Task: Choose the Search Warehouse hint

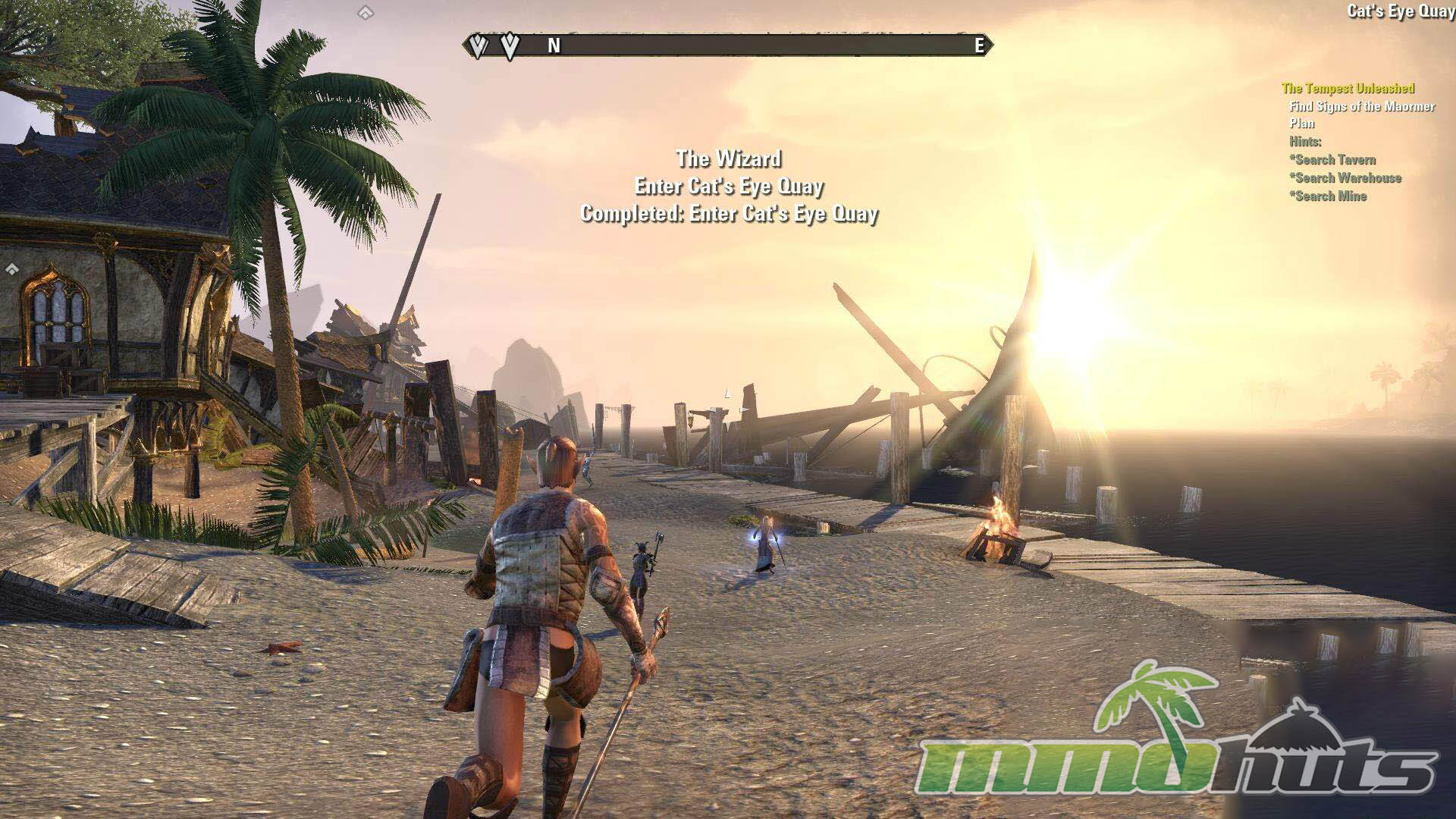Action: [x=1345, y=178]
